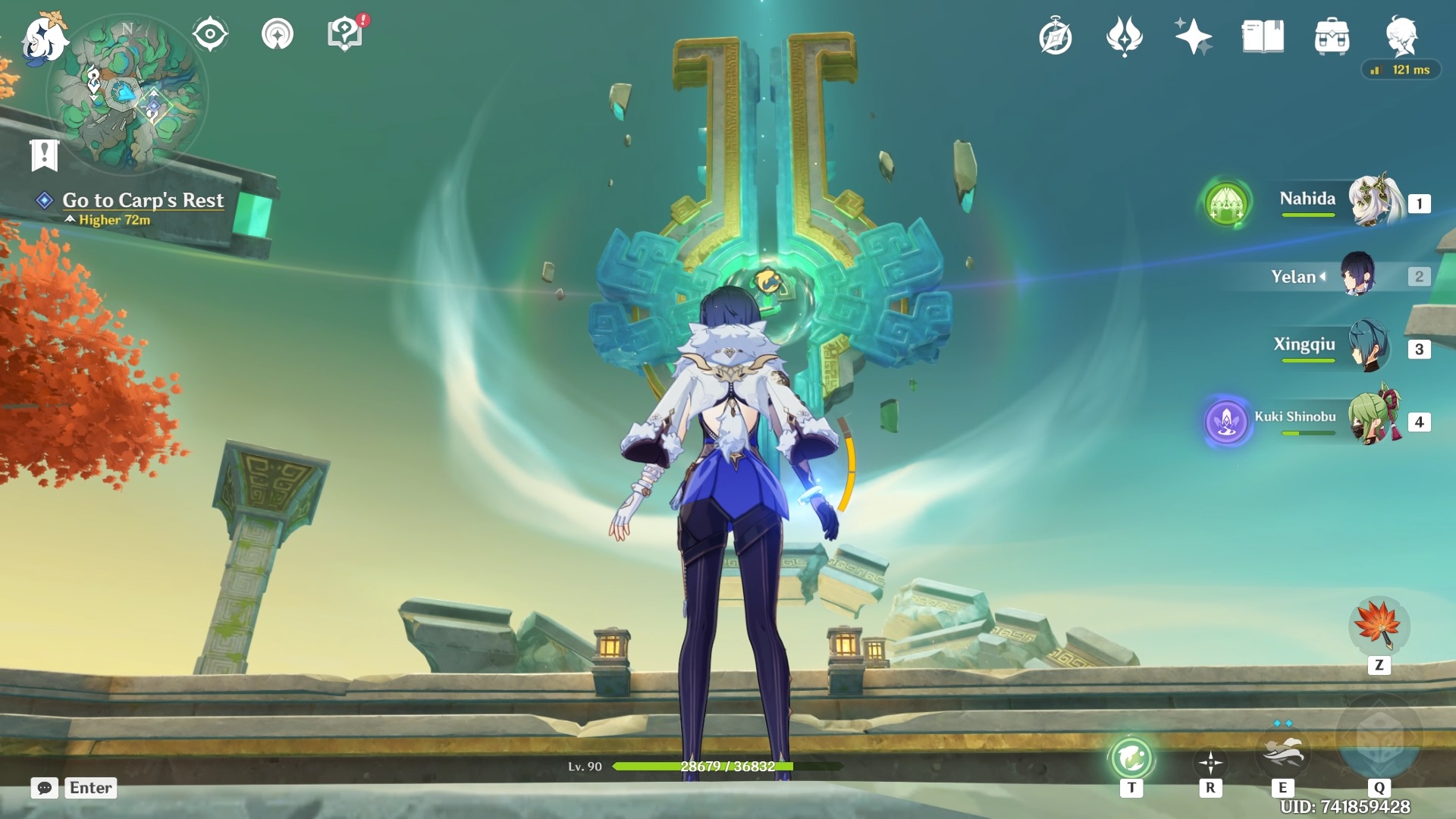Open the Go to Carp's Rest quest
Viewport: 1456px width, 819px height.
(x=143, y=200)
